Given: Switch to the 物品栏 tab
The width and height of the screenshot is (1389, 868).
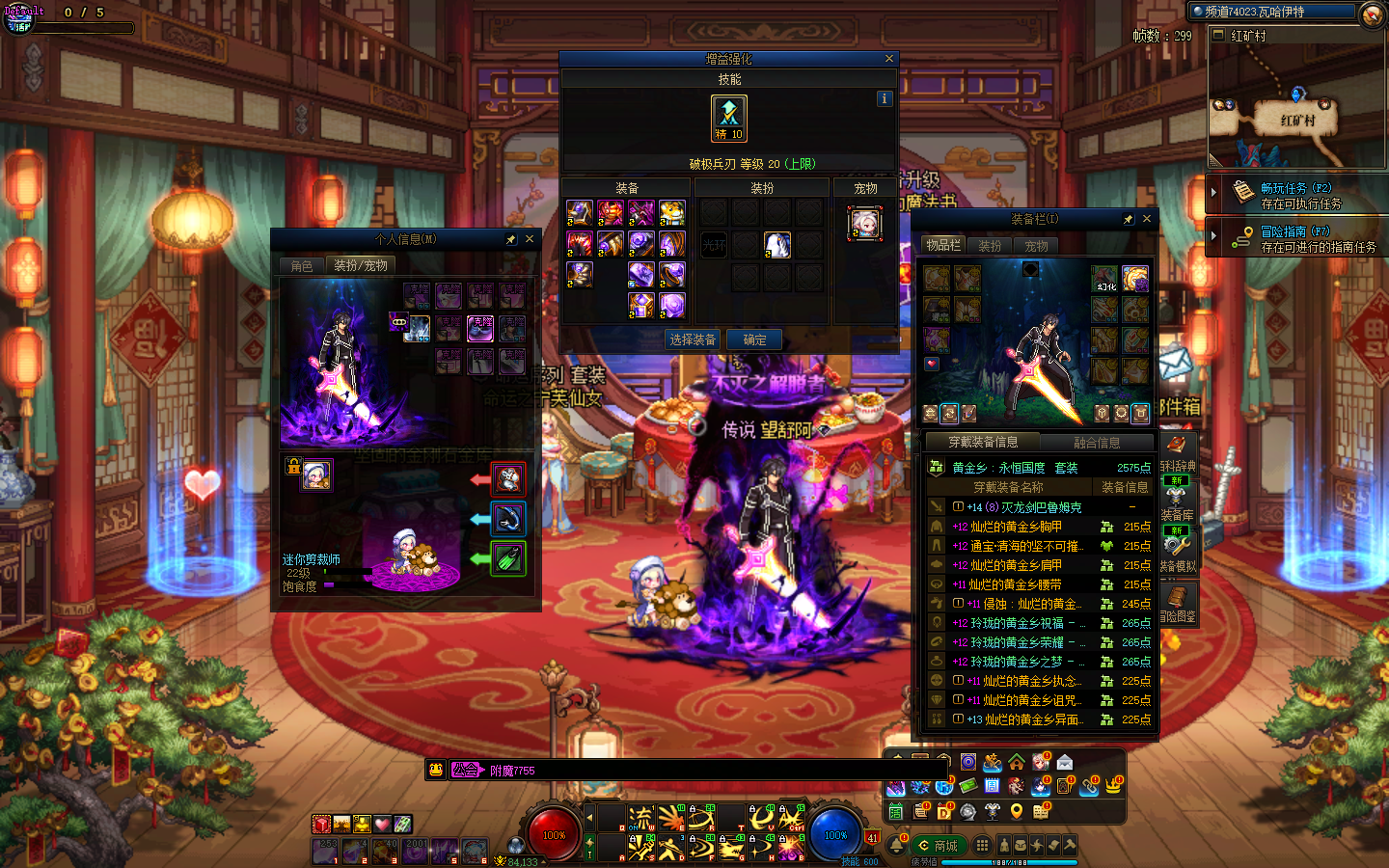Looking at the screenshot, I should pos(943,246).
